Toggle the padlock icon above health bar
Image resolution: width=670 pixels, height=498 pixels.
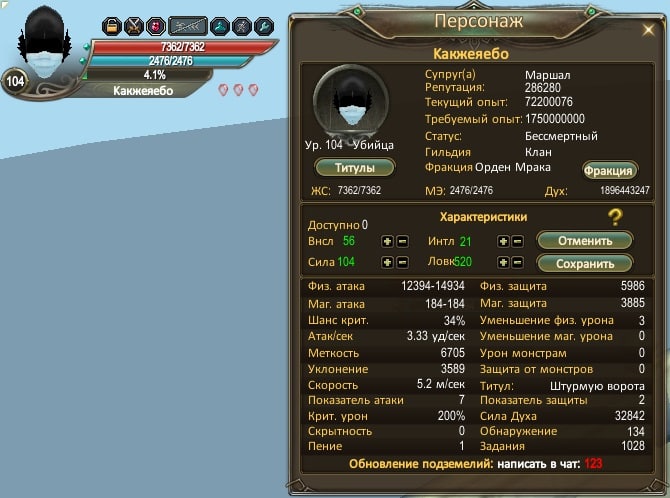[112, 26]
